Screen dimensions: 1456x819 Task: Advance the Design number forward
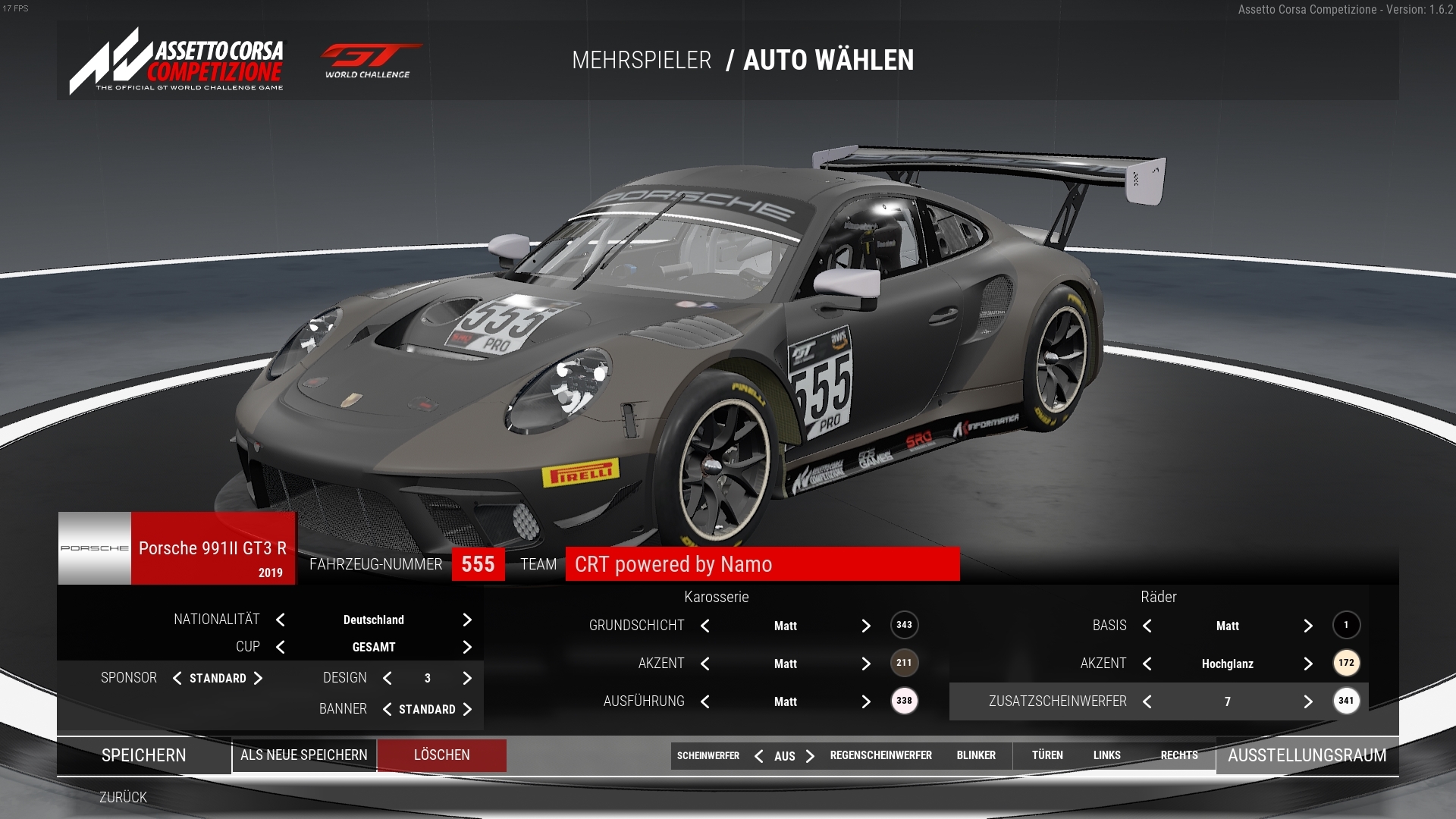click(467, 678)
